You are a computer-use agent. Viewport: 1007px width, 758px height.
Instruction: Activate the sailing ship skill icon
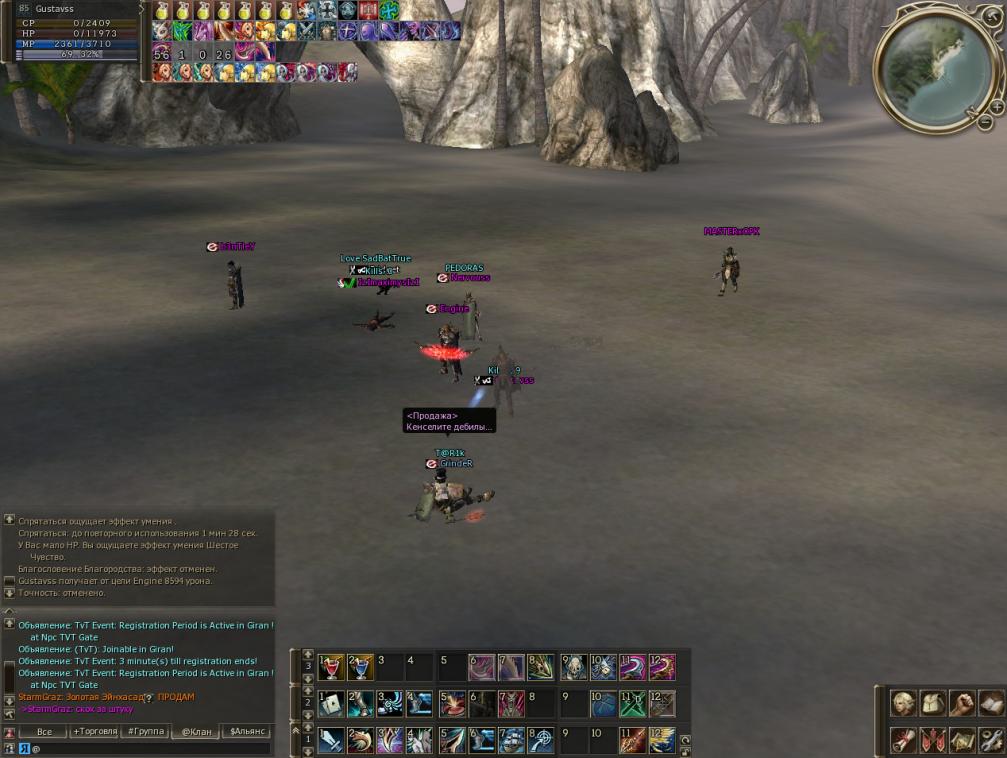pos(511,740)
